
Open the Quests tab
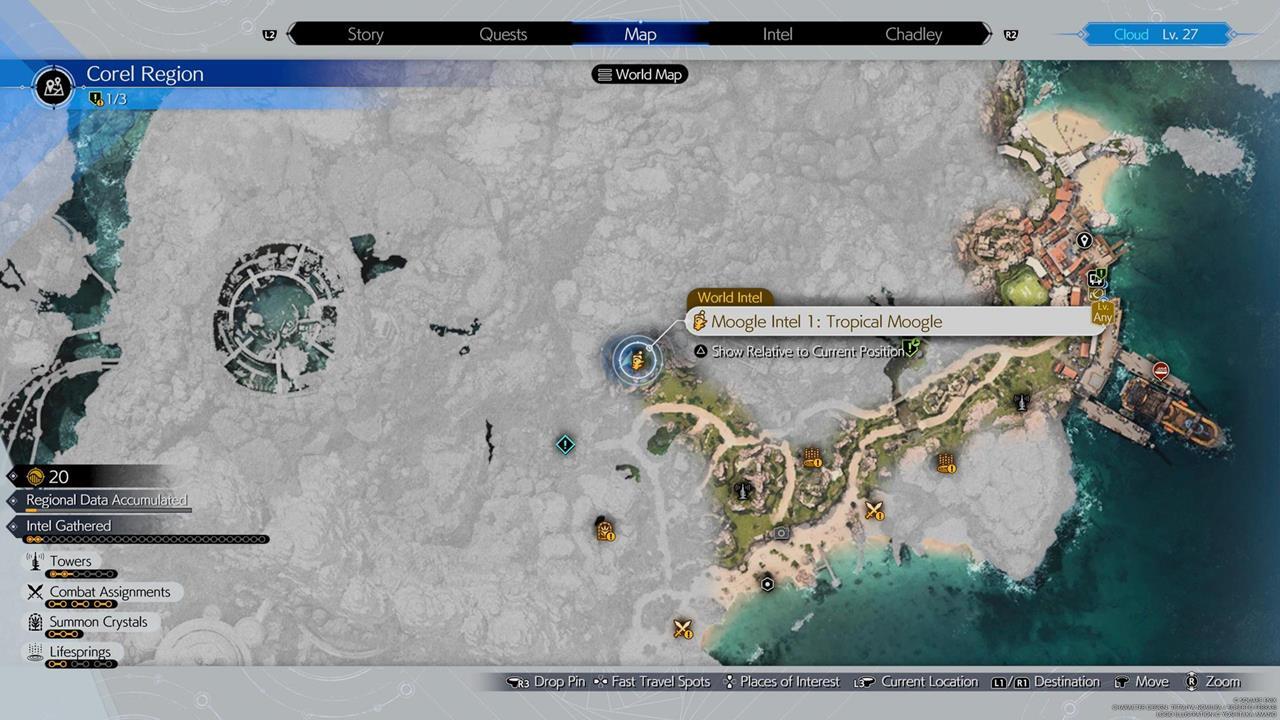tap(503, 34)
